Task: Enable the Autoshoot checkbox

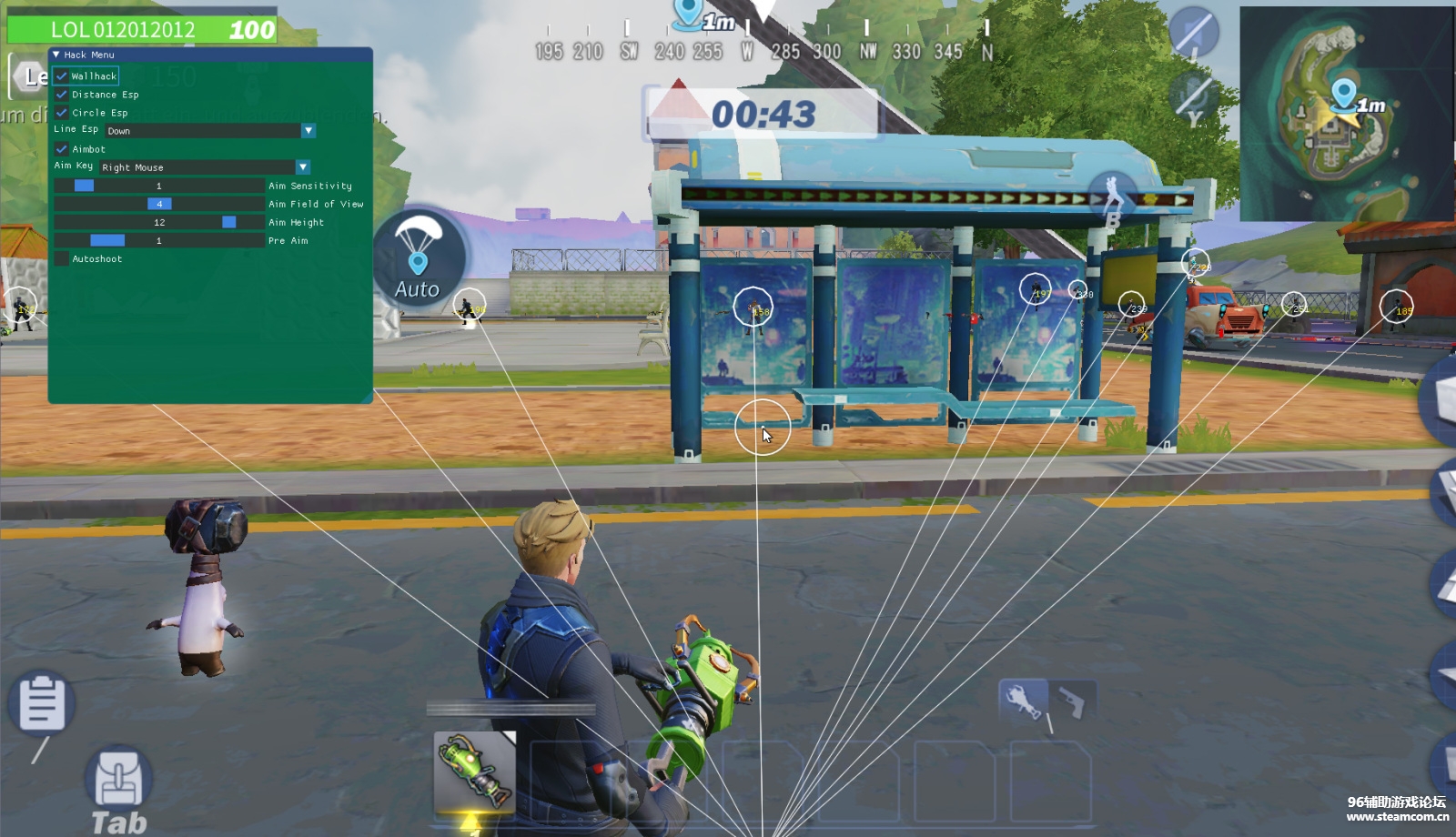Action: [62, 259]
